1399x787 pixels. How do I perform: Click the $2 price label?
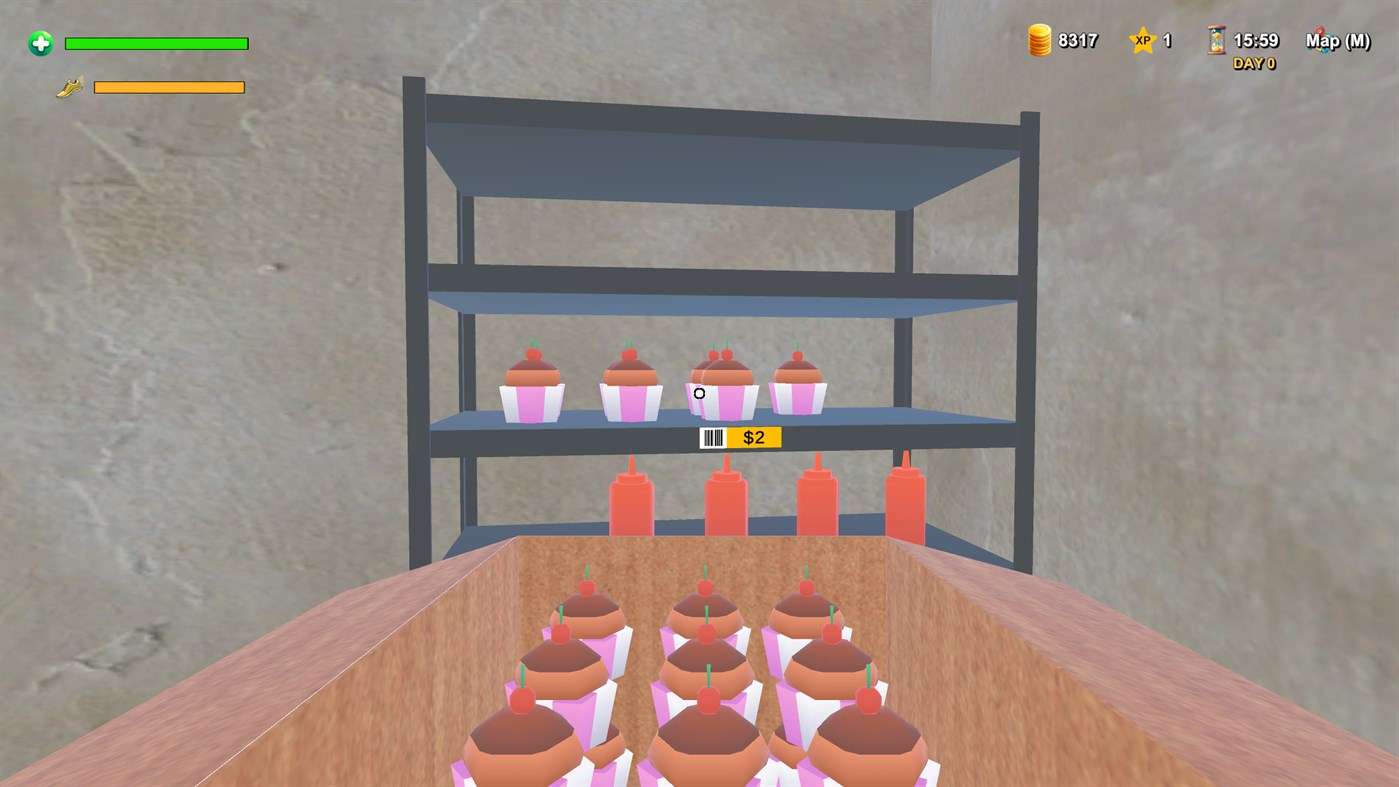(x=755, y=437)
